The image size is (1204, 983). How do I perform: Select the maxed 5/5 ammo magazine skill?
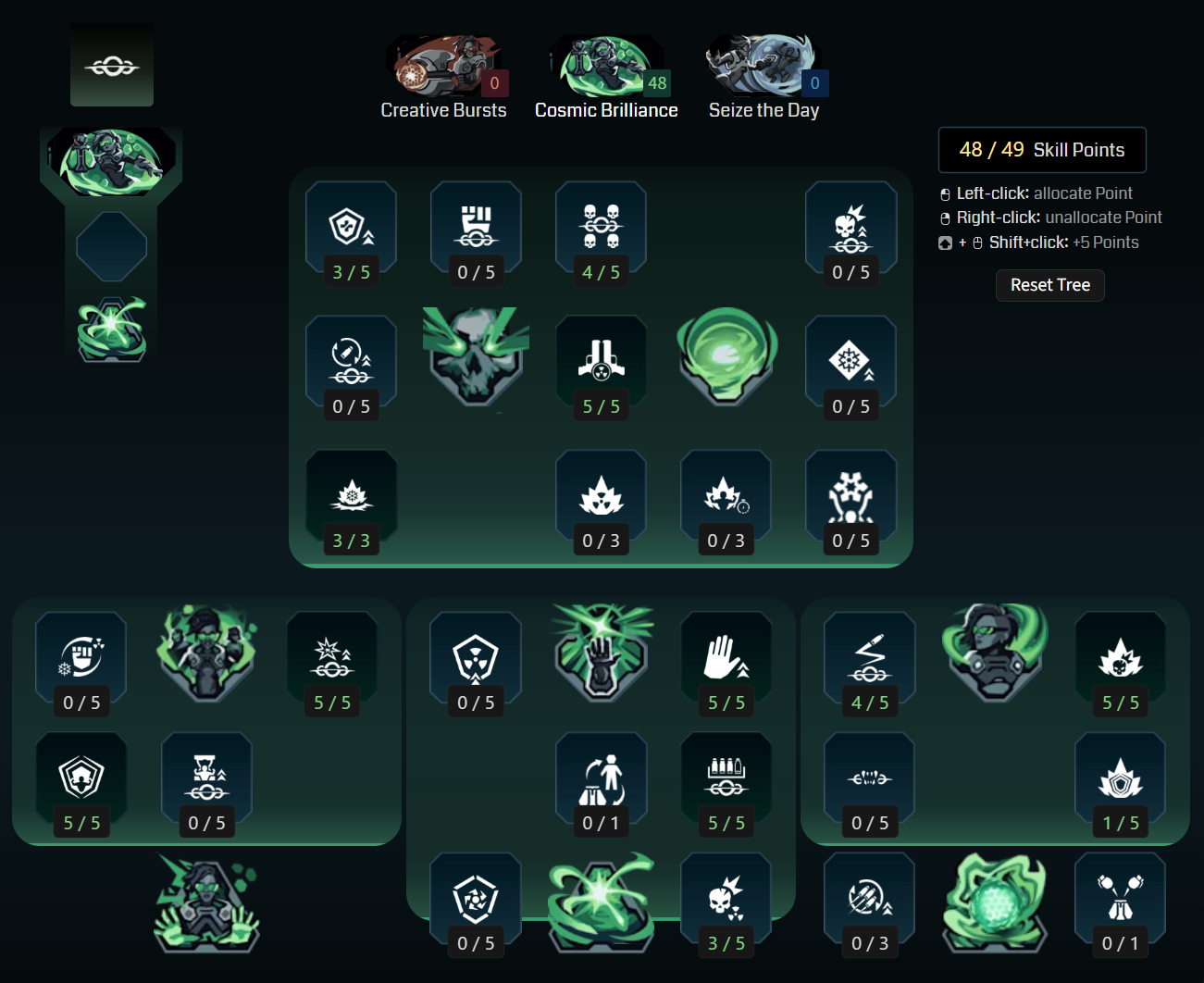click(726, 776)
